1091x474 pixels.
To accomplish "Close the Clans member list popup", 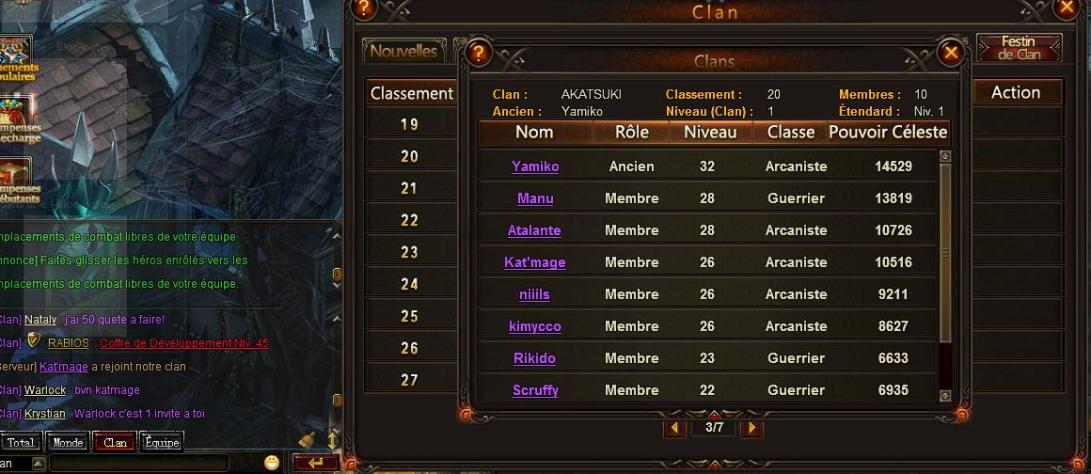I will (x=951, y=52).
